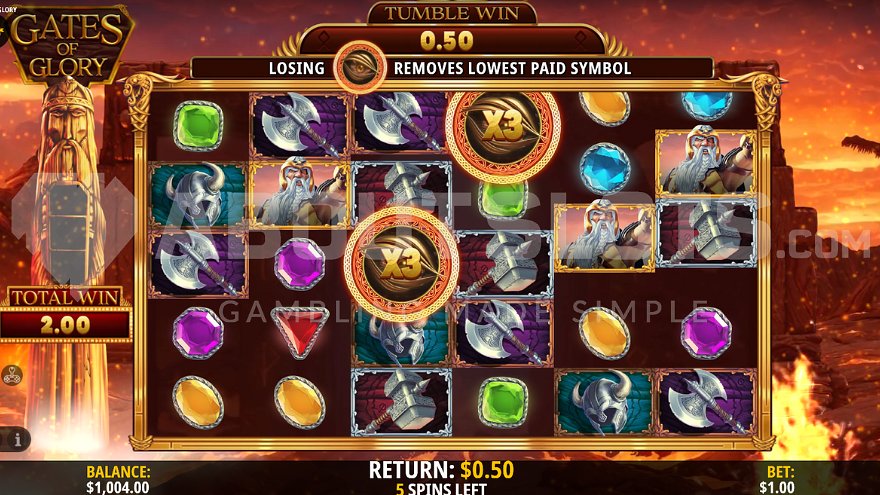Screen dimensions: 880x495
Task: Open the game info panel
Action: [x=18, y=438]
